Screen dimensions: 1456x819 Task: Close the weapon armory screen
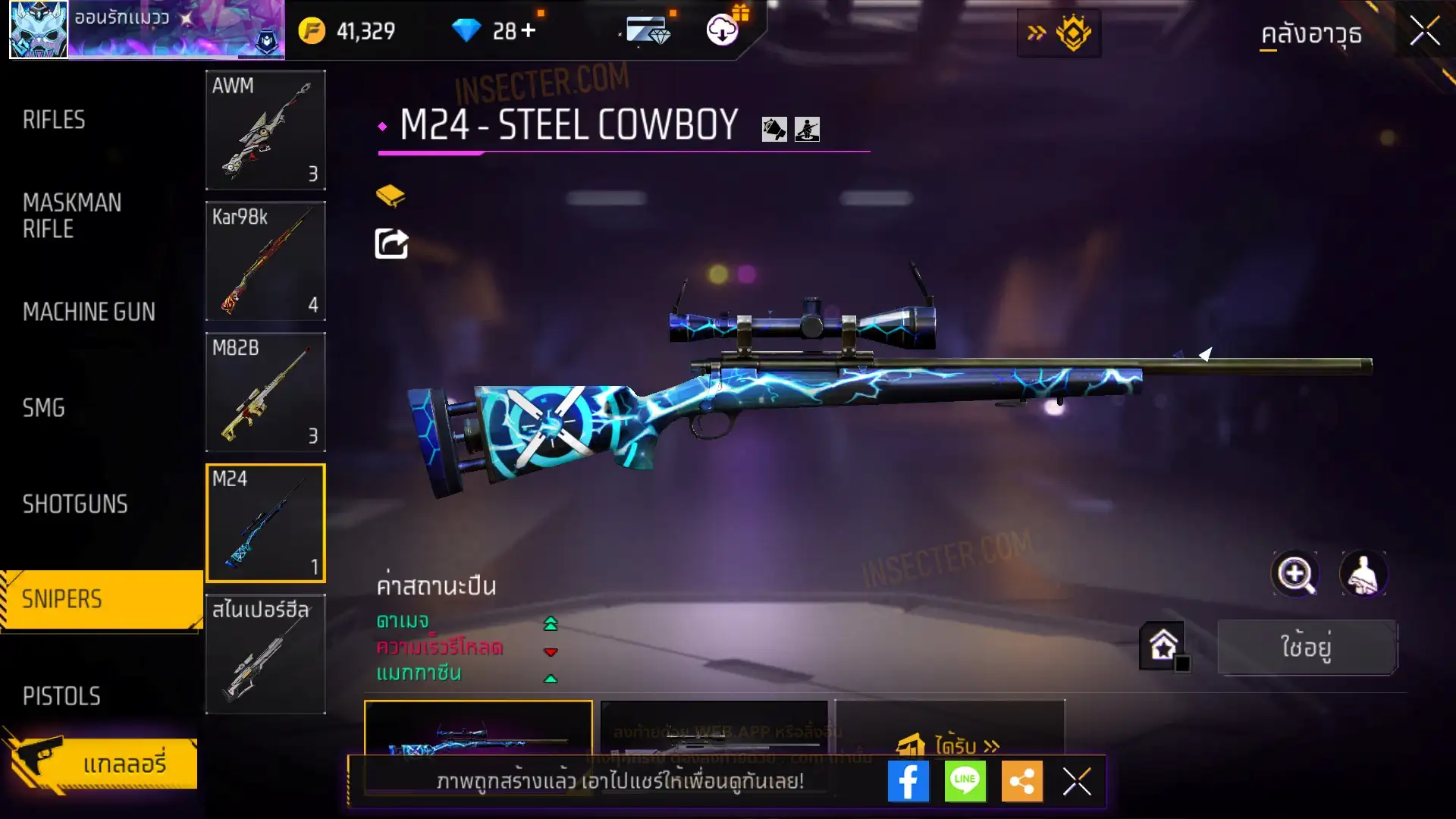pyautogui.click(x=1425, y=32)
